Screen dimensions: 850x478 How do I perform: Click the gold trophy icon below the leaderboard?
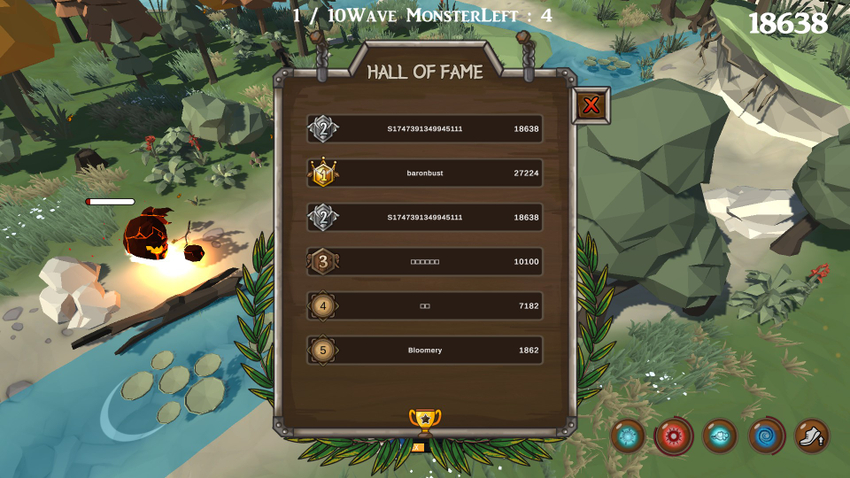(x=425, y=420)
